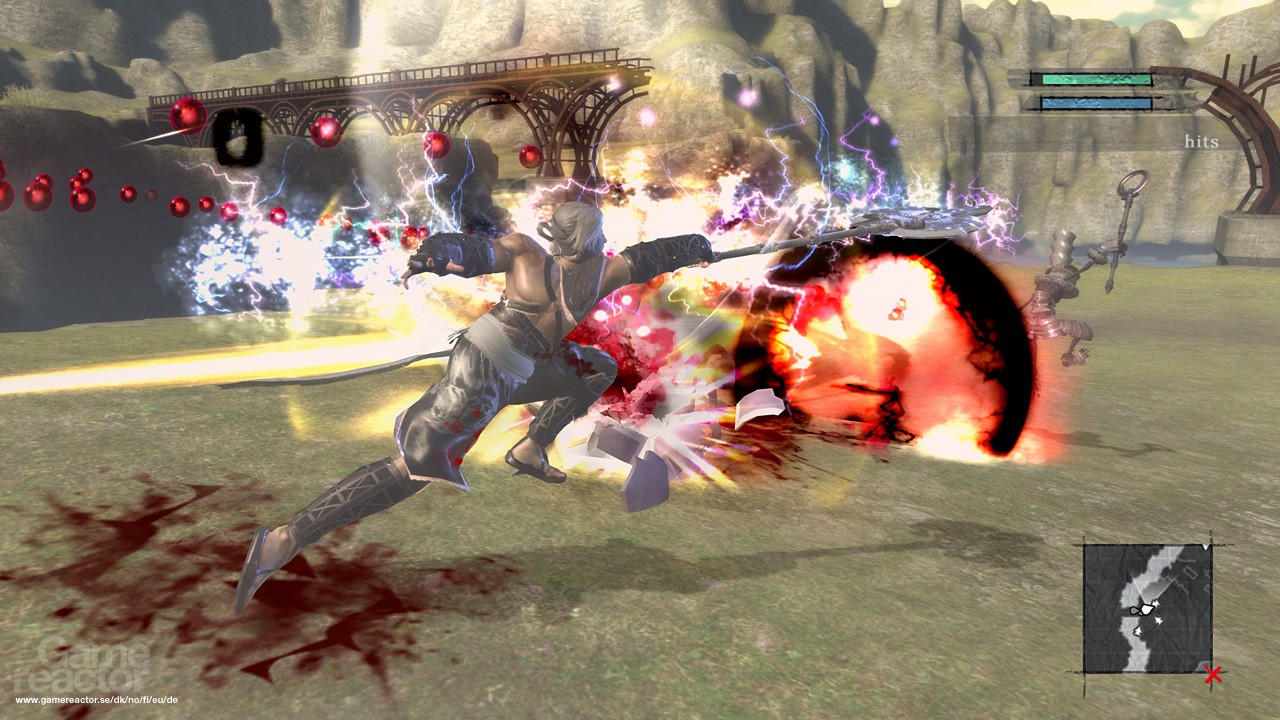Viewport: 1280px width, 720px height.
Task: Click the player arrow icon on the minimap
Action: [1145, 609]
